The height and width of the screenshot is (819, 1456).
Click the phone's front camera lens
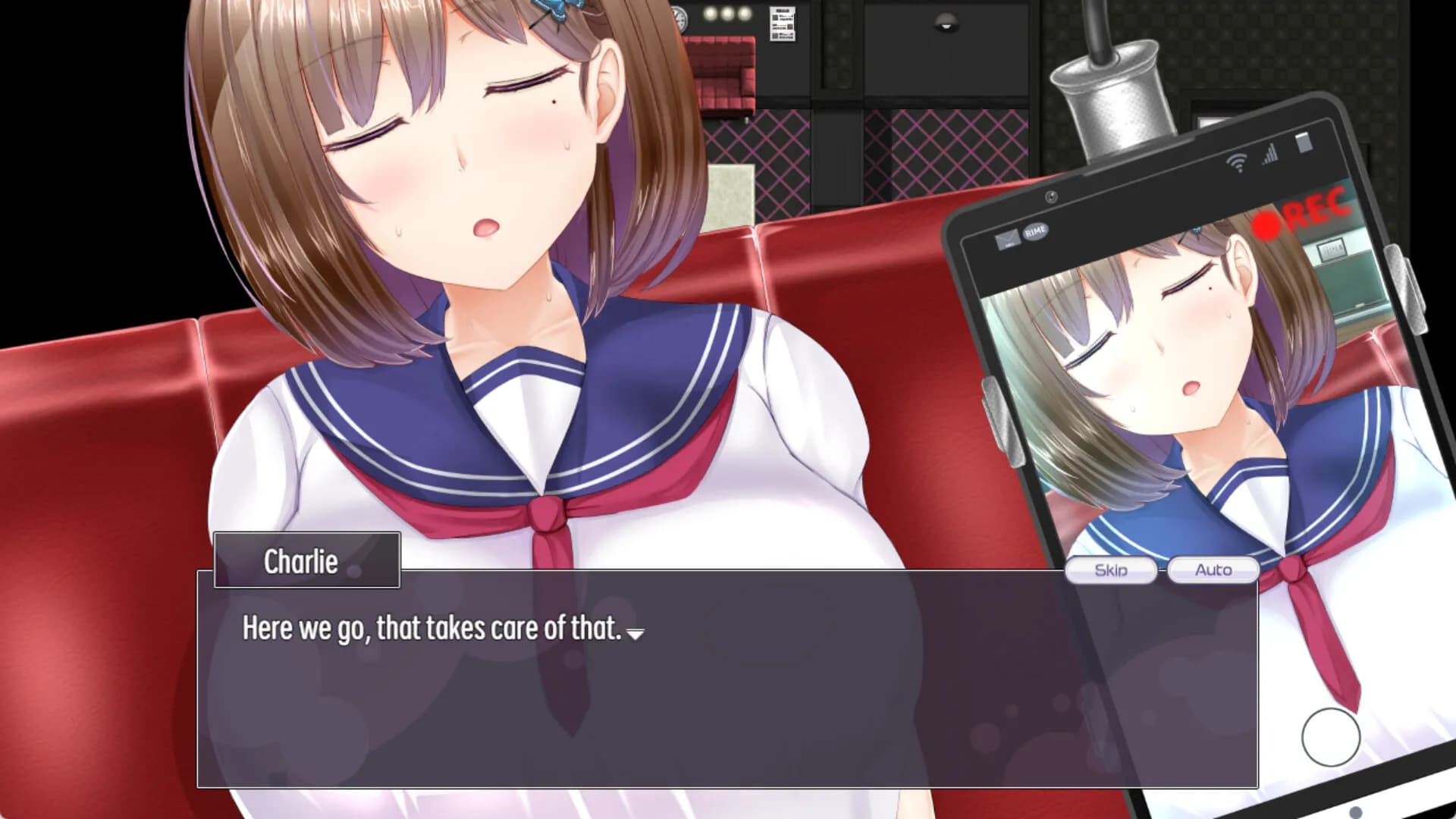[1052, 197]
